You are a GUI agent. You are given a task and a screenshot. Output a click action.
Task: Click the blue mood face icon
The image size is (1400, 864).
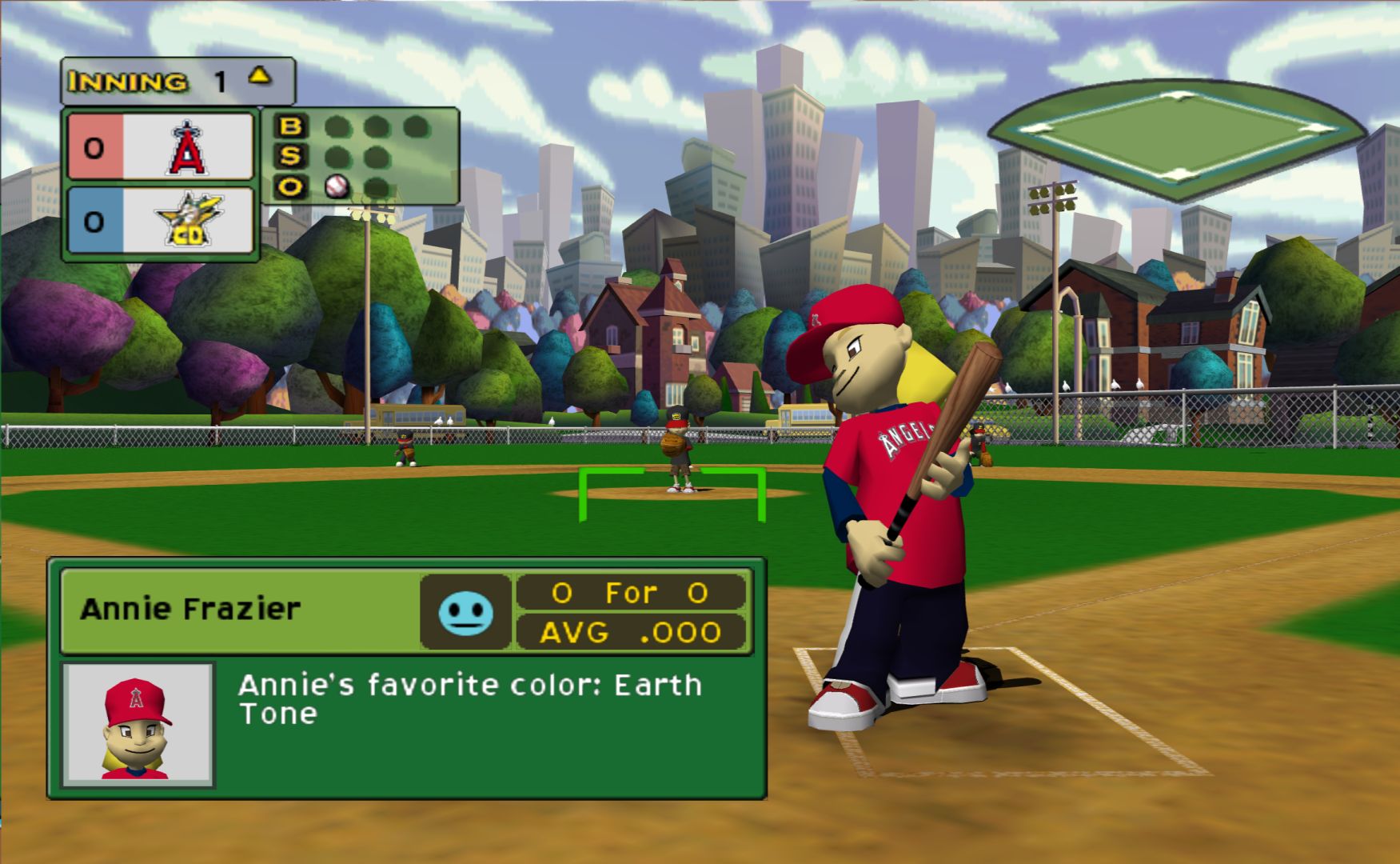465,613
